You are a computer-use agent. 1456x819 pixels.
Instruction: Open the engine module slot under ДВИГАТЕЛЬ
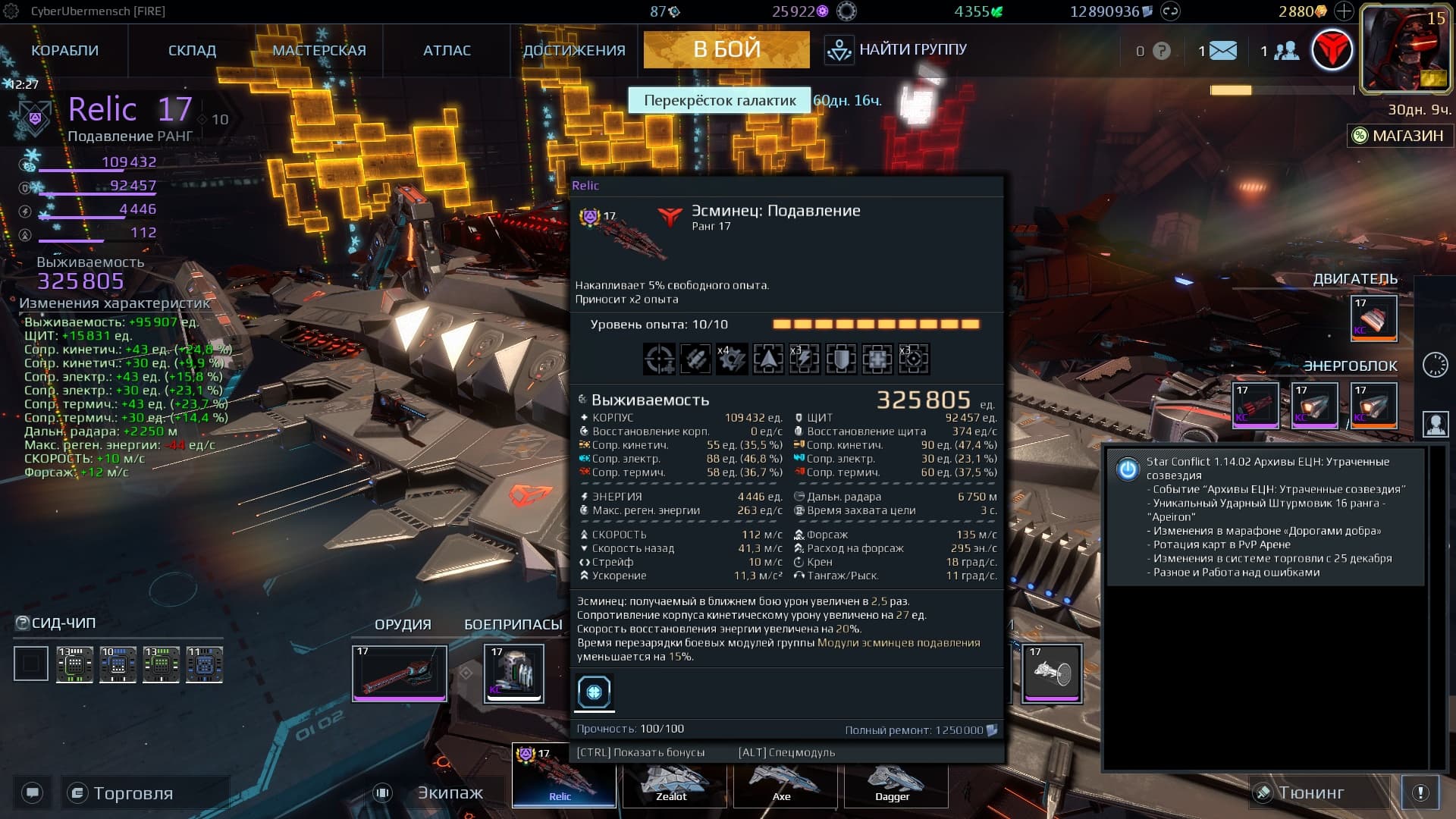click(x=1373, y=318)
